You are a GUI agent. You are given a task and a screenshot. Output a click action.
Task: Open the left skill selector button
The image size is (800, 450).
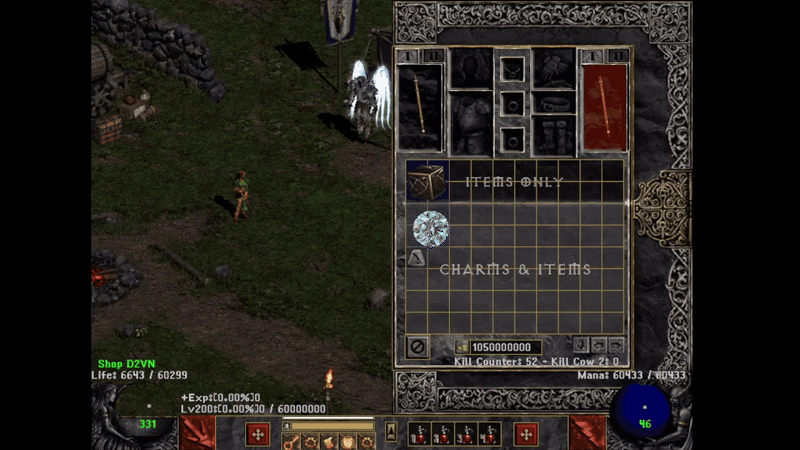click(x=258, y=434)
